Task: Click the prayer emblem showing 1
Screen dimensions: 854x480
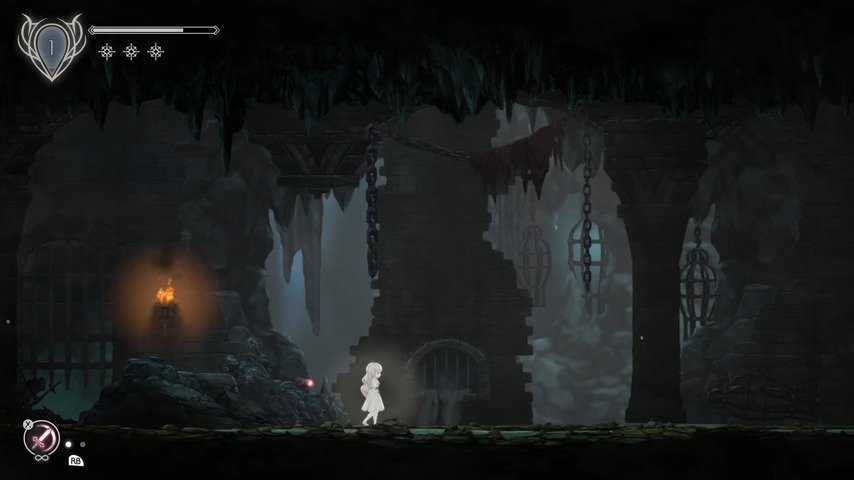Action: click(51, 47)
